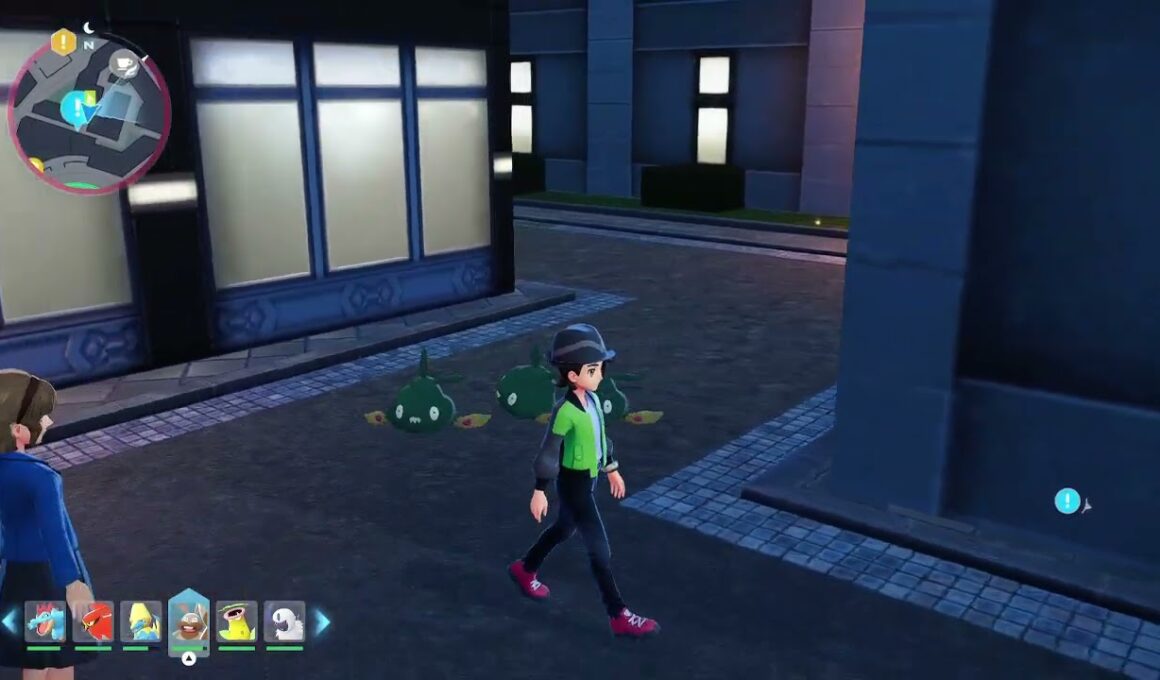Click the party bar's right arrow
1160x680 pixels.
[322, 622]
